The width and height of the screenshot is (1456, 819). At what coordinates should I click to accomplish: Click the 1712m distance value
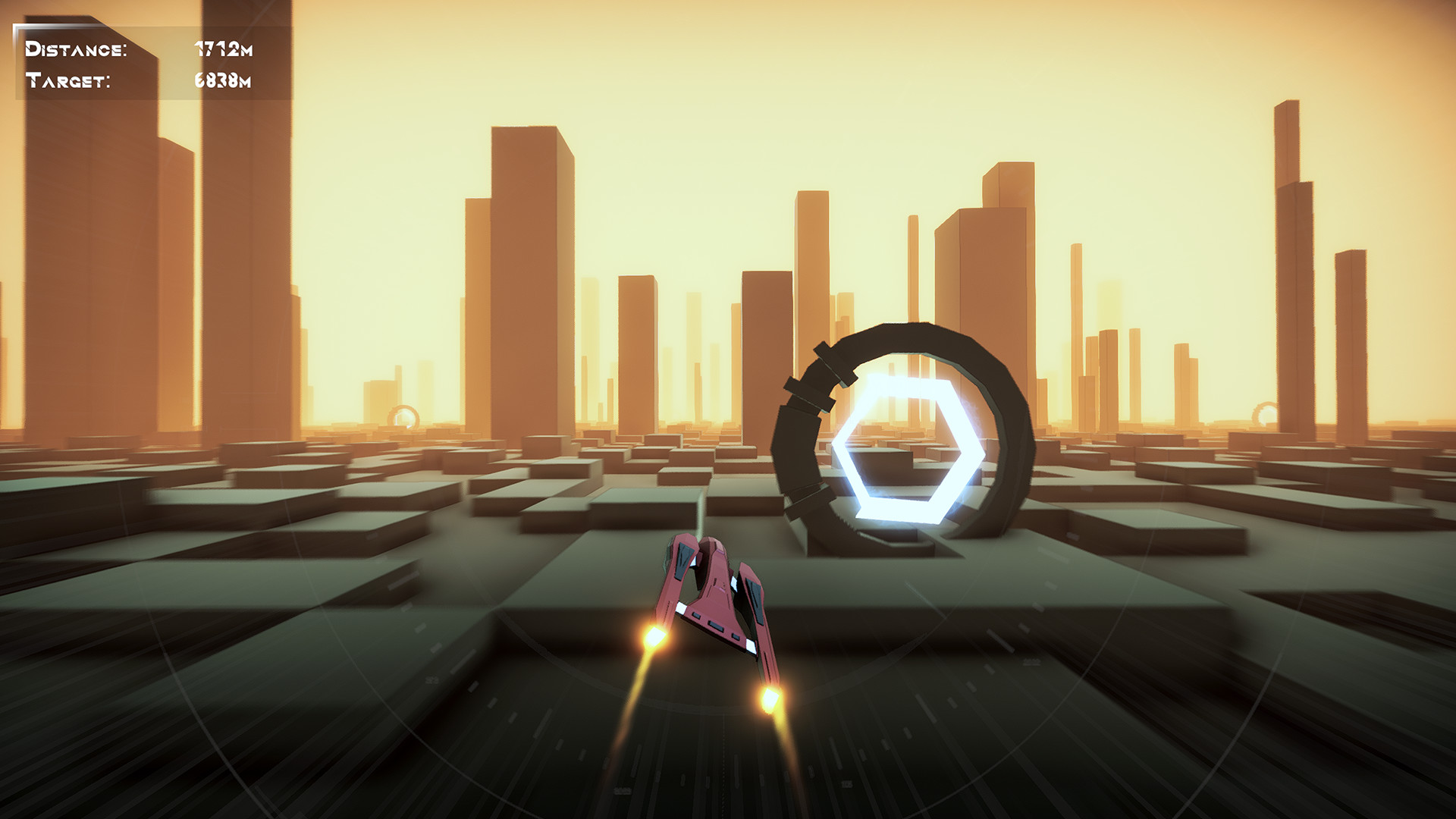pos(224,49)
